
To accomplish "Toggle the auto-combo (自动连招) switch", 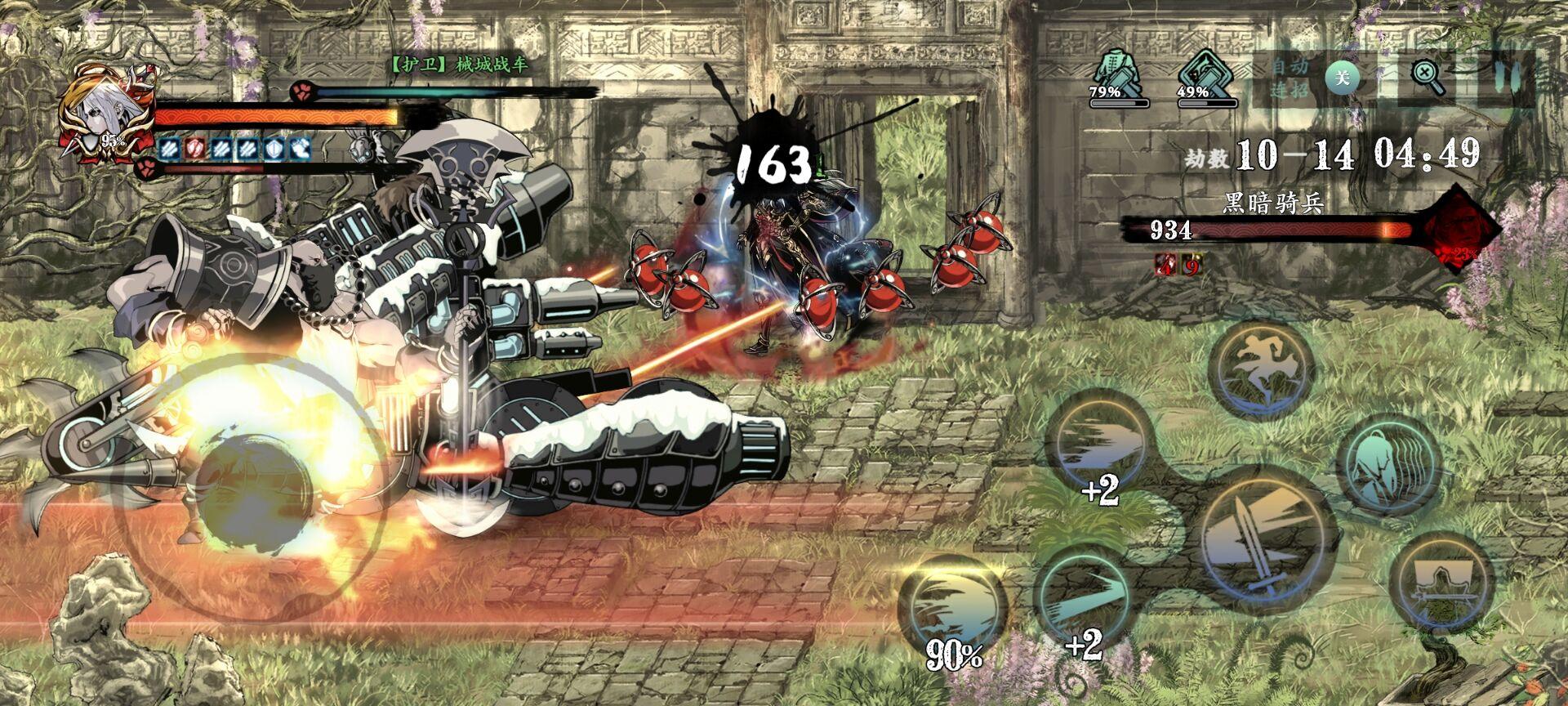I will point(1341,78).
